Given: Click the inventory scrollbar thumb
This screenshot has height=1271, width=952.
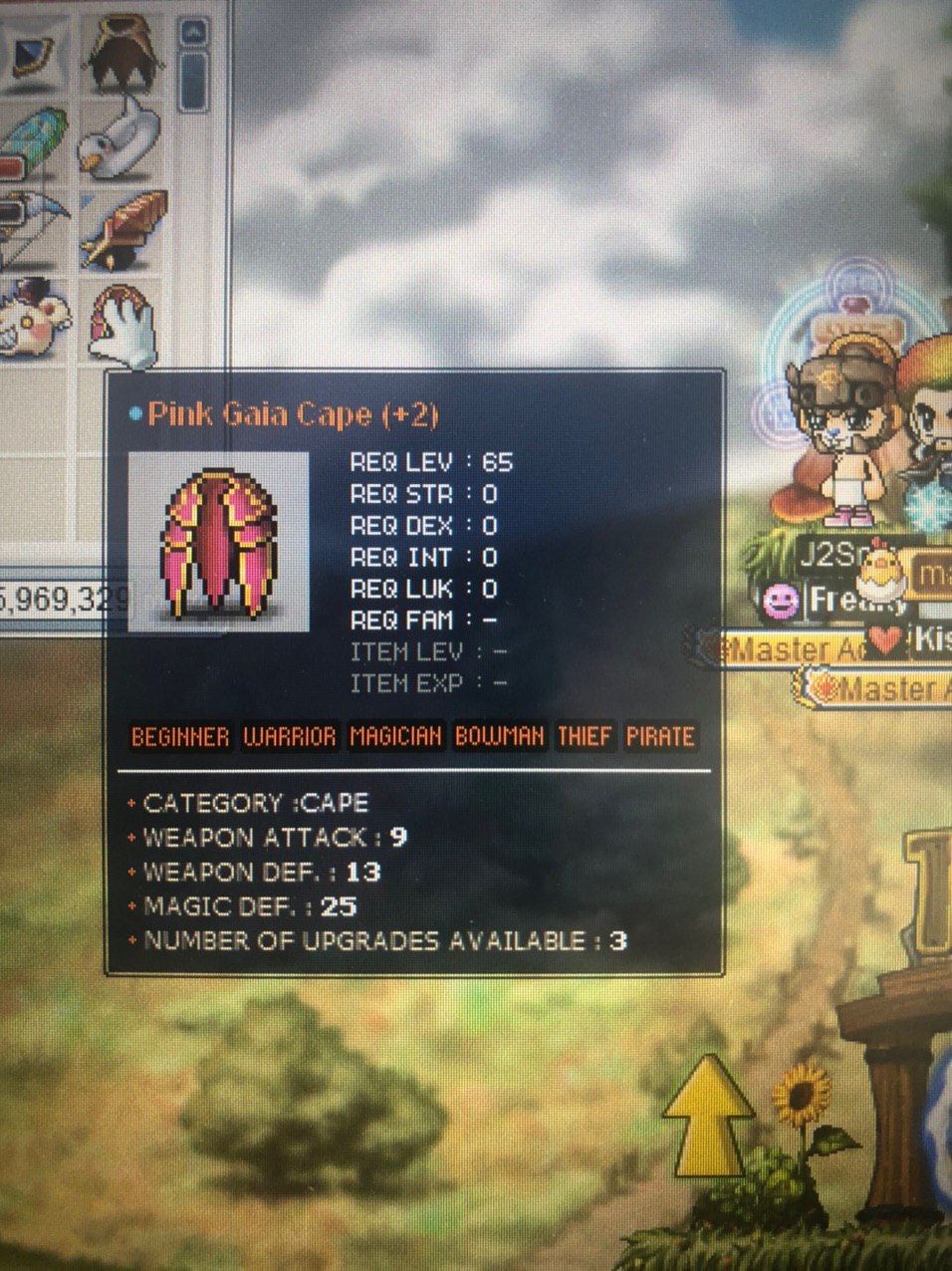Looking at the screenshot, I should (192, 80).
